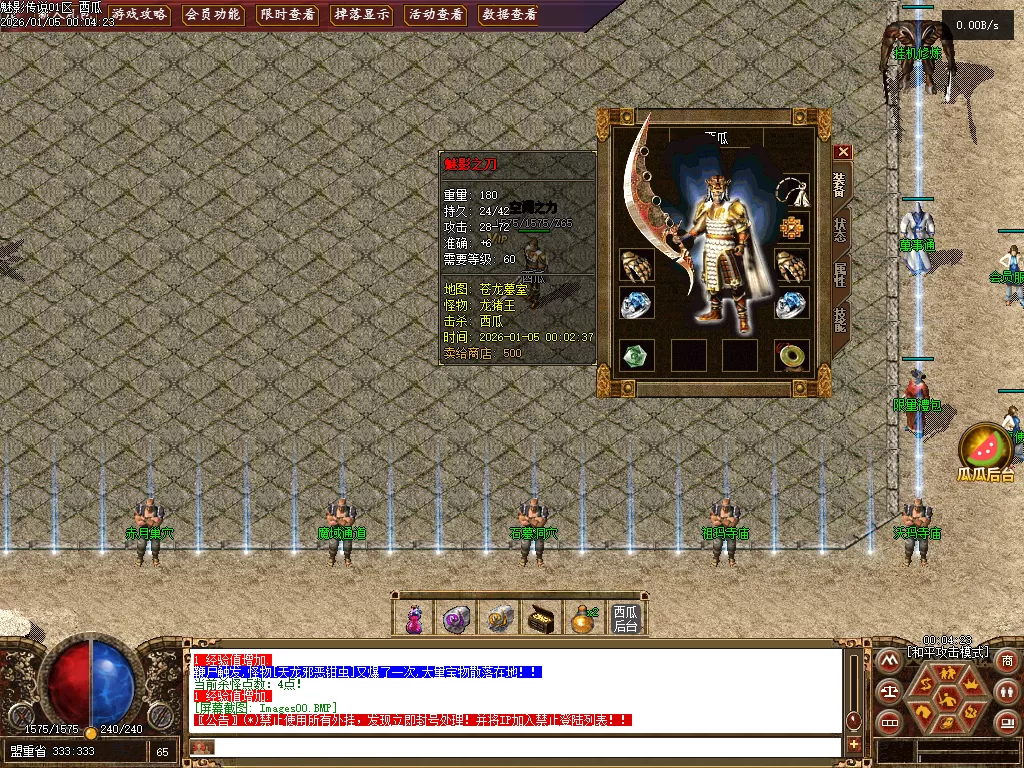Click the chat text input box
This screenshot has height=768, width=1024.
520,747
